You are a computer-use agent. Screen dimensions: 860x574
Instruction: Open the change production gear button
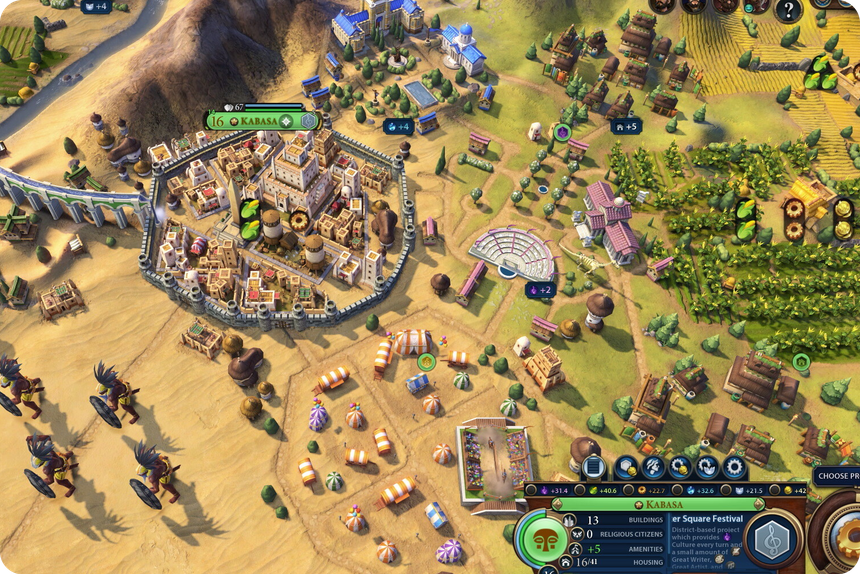pos(735,466)
